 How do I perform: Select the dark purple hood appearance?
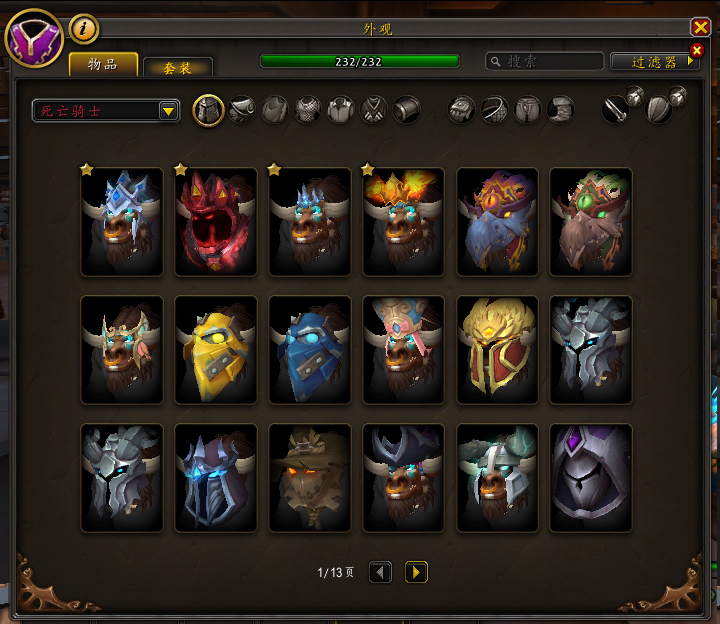coord(591,478)
